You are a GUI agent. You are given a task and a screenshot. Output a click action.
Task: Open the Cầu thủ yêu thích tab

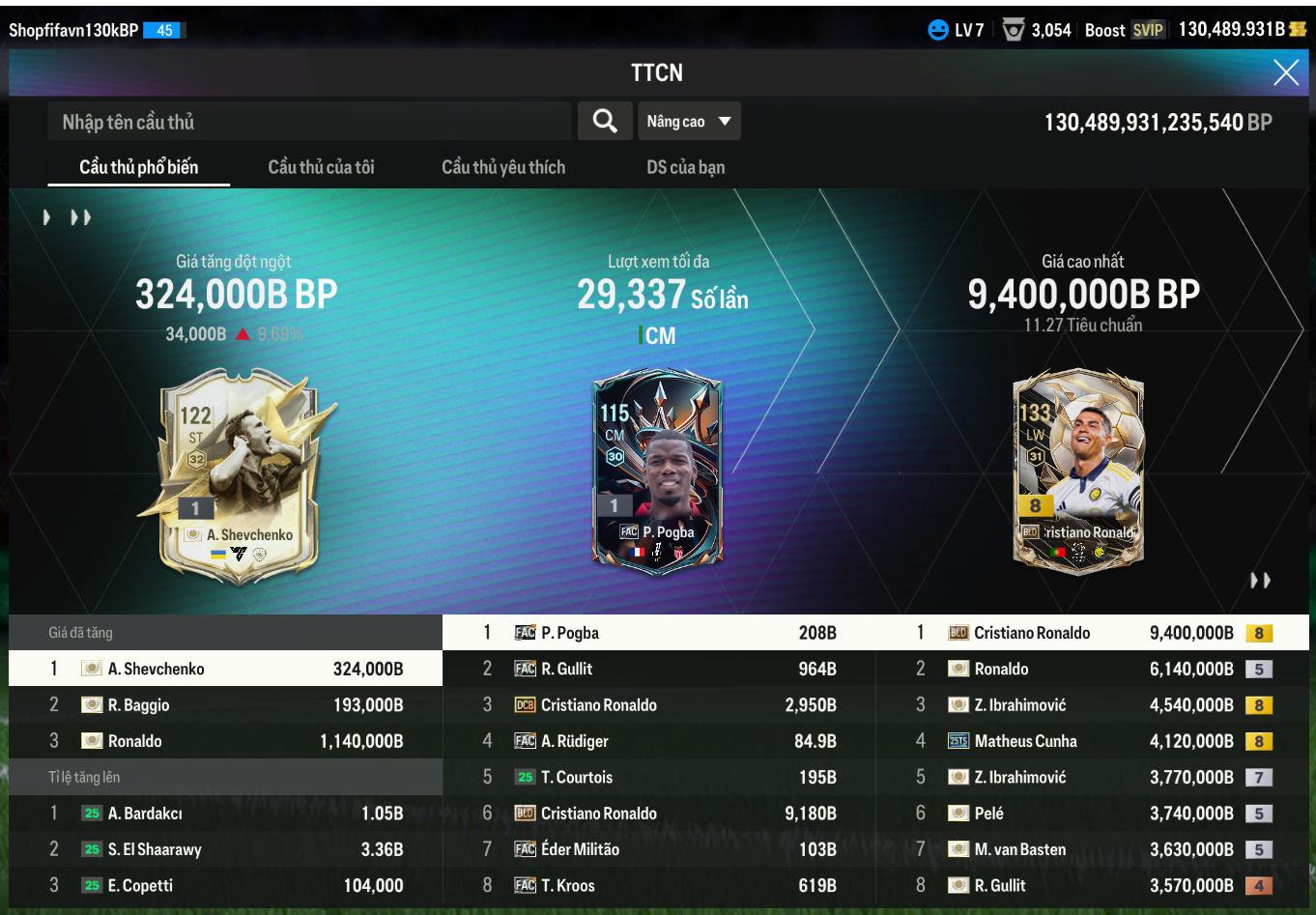[503, 167]
